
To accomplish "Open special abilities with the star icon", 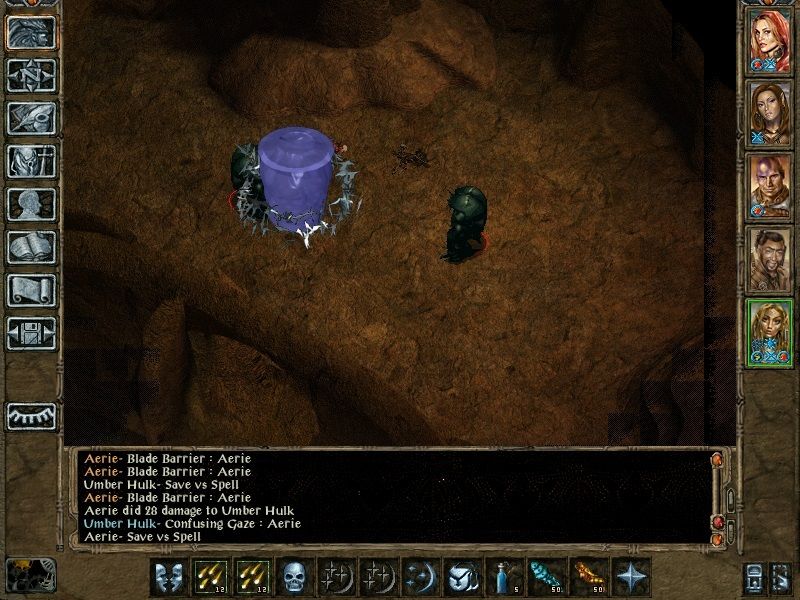I will (629, 576).
